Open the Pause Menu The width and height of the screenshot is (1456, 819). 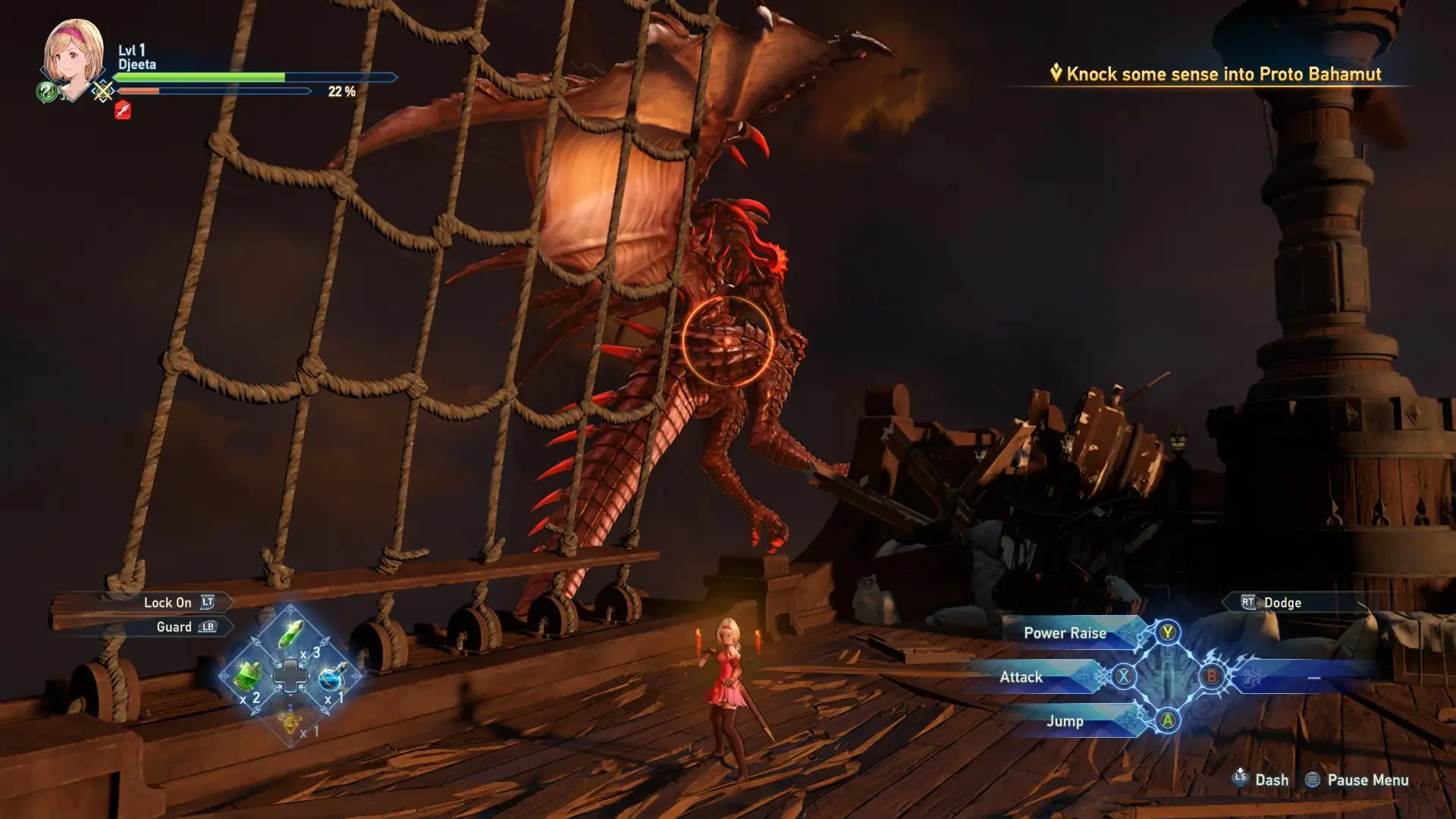pos(1367,780)
